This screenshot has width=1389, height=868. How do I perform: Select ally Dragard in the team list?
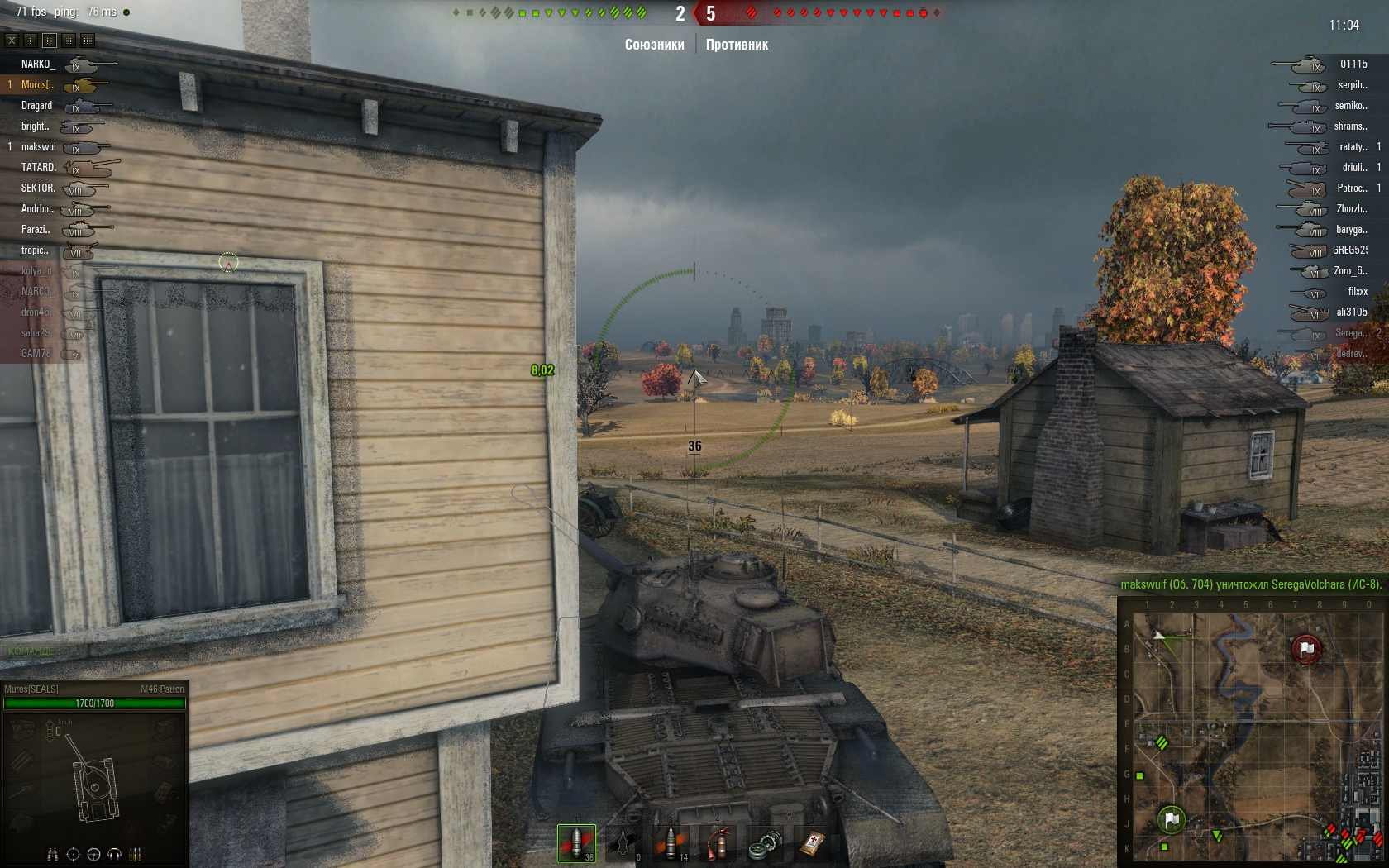click(x=36, y=106)
